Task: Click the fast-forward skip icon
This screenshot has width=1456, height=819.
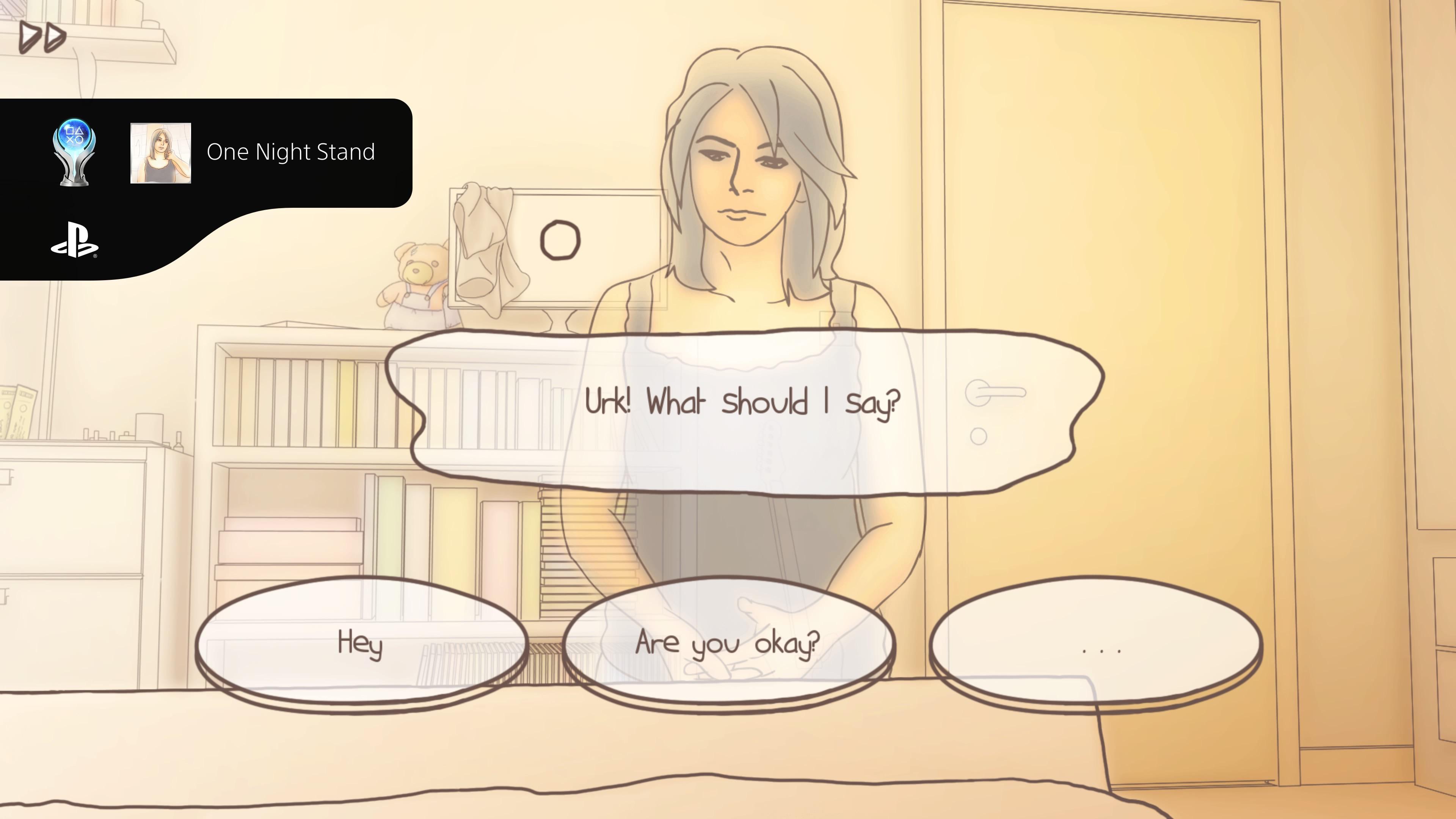Action: [x=42, y=36]
